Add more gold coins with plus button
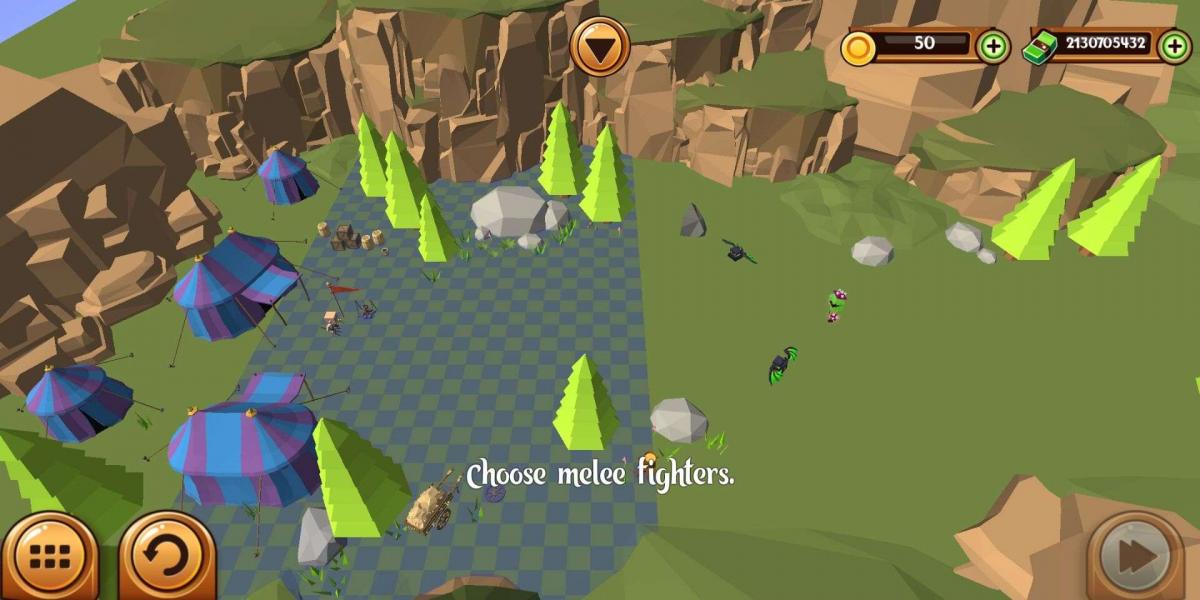 point(992,46)
